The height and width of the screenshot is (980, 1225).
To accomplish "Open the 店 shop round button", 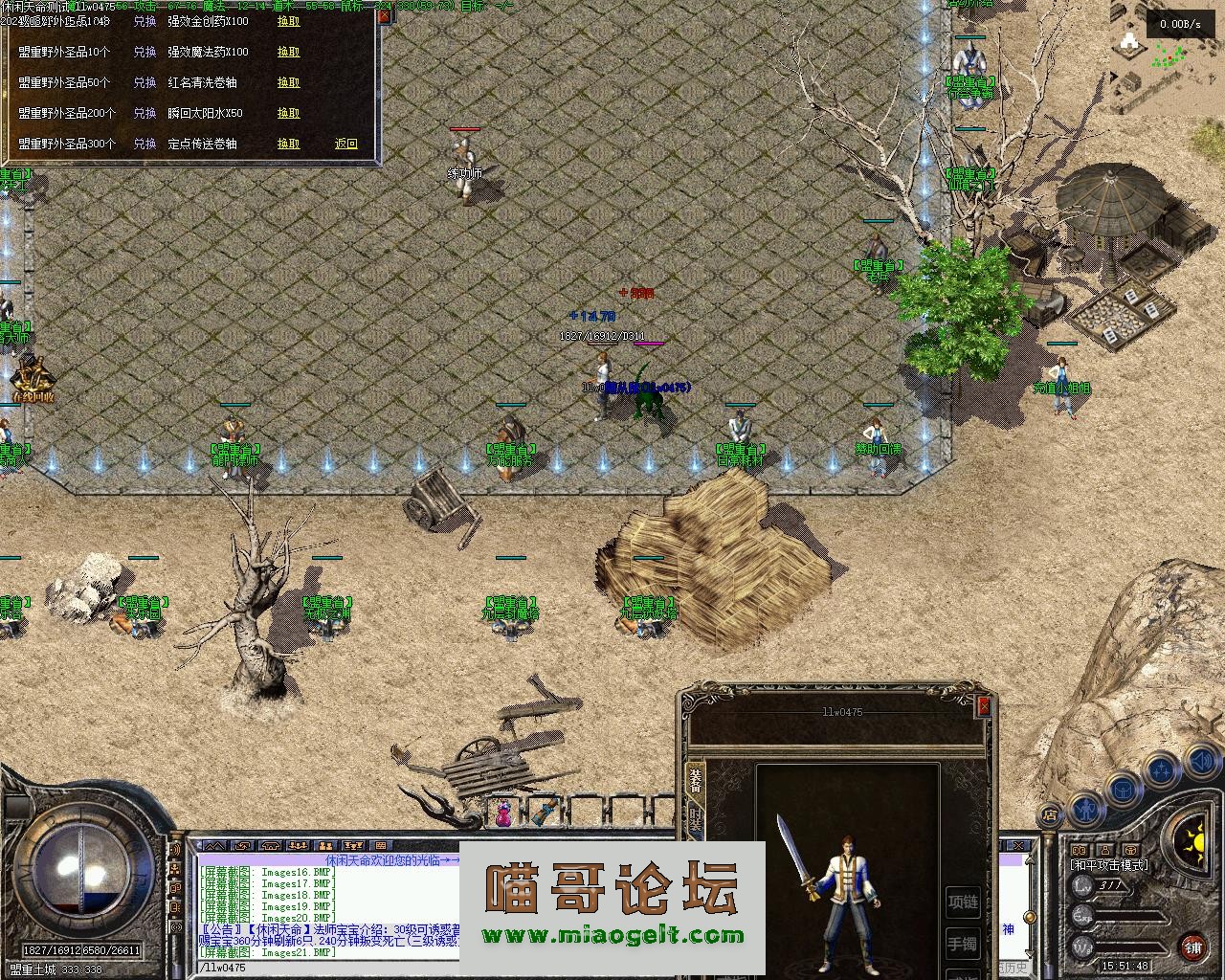I will pos(1050,815).
